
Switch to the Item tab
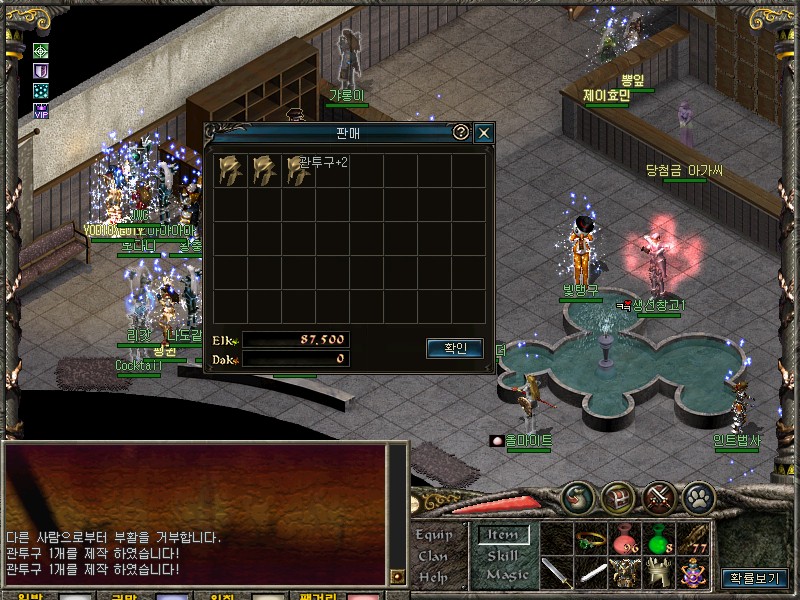click(502, 535)
